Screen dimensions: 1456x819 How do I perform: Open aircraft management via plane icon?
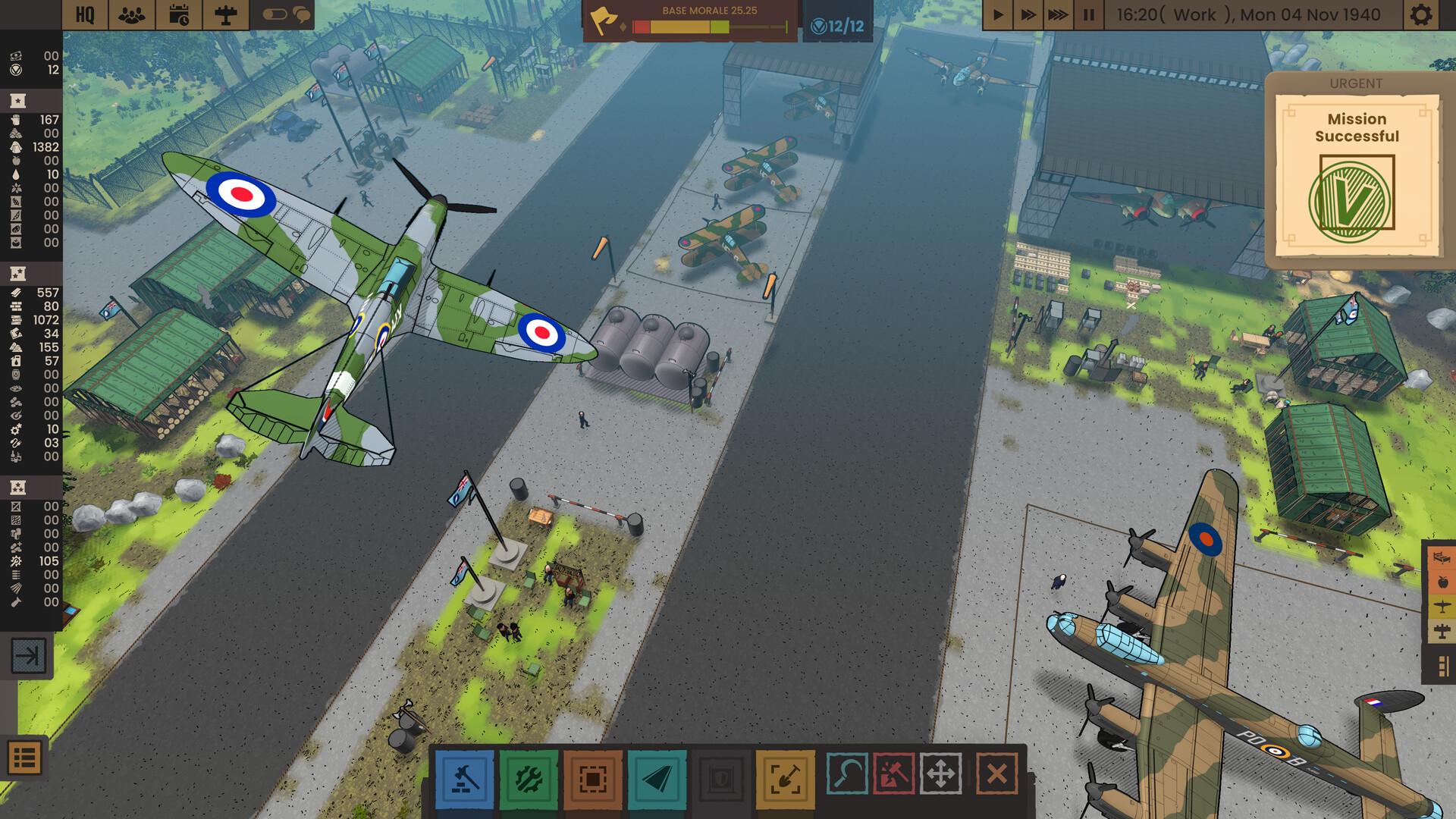tap(227, 14)
